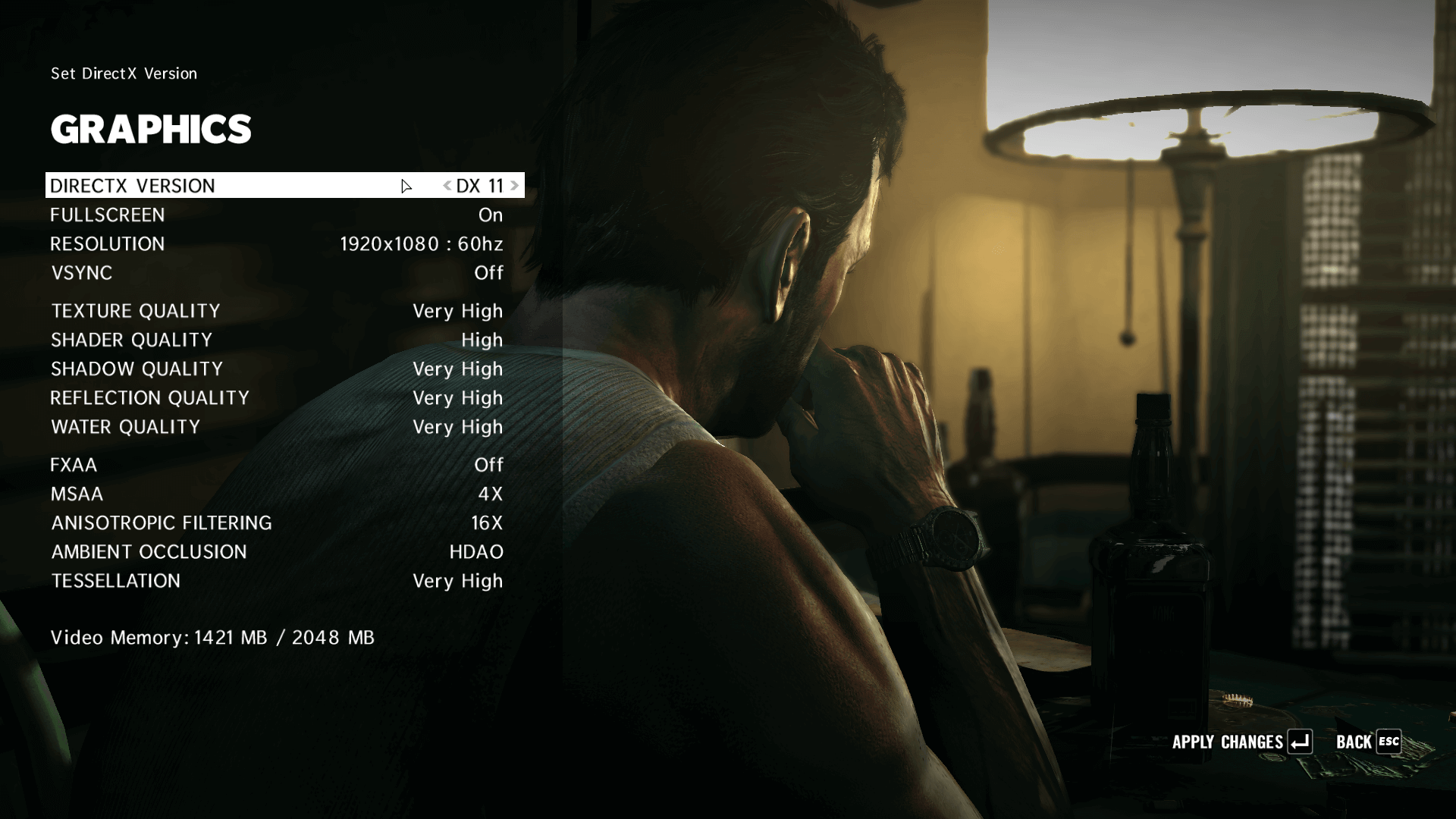Click the right arrow beside DX 11

515,186
